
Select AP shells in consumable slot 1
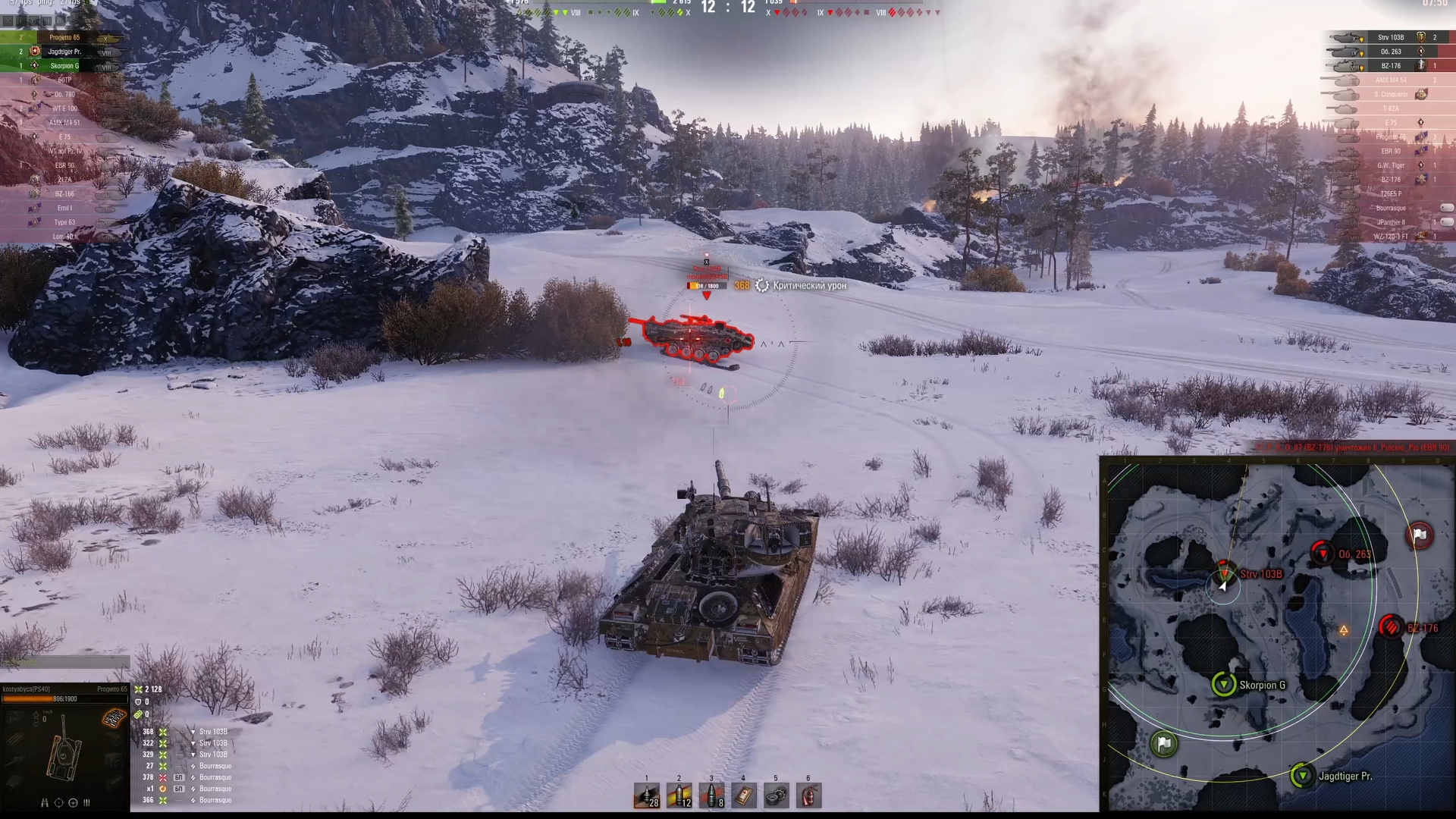(647, 796)
